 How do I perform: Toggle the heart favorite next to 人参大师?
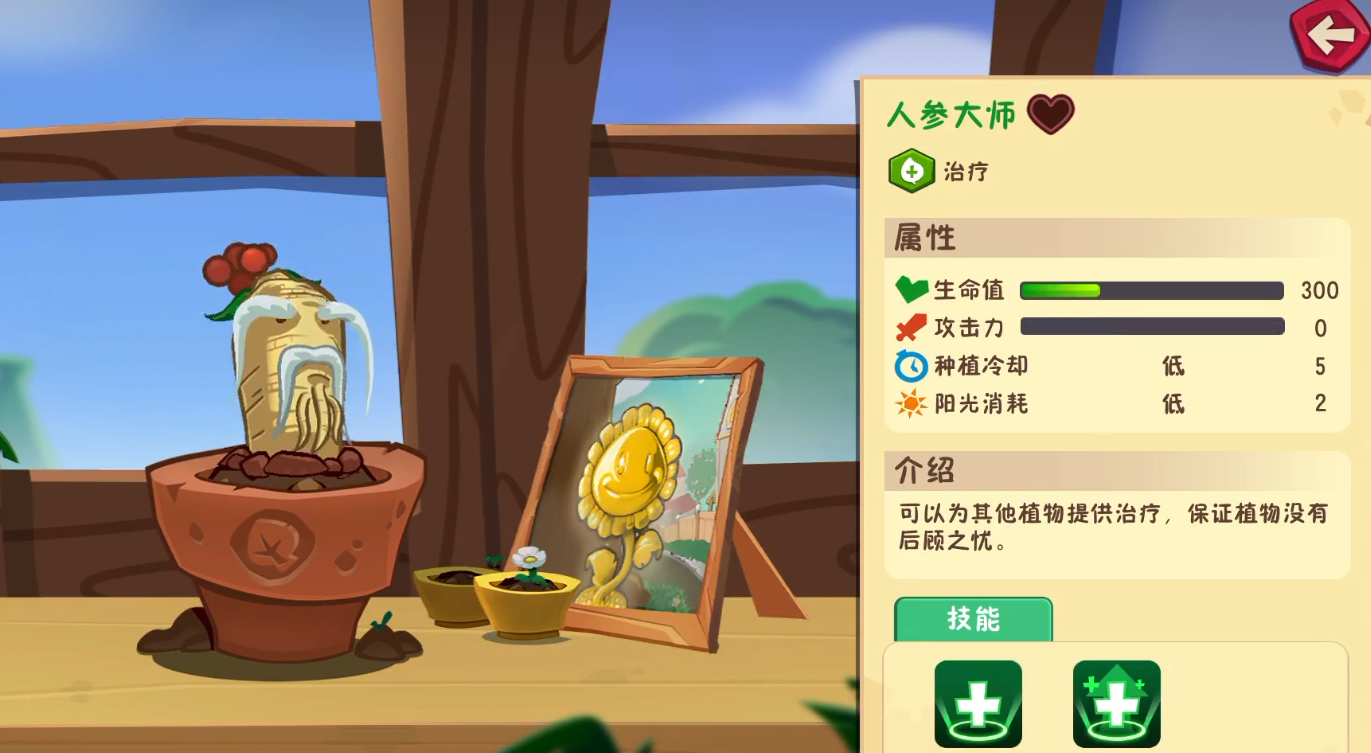tap(1049, 114)
